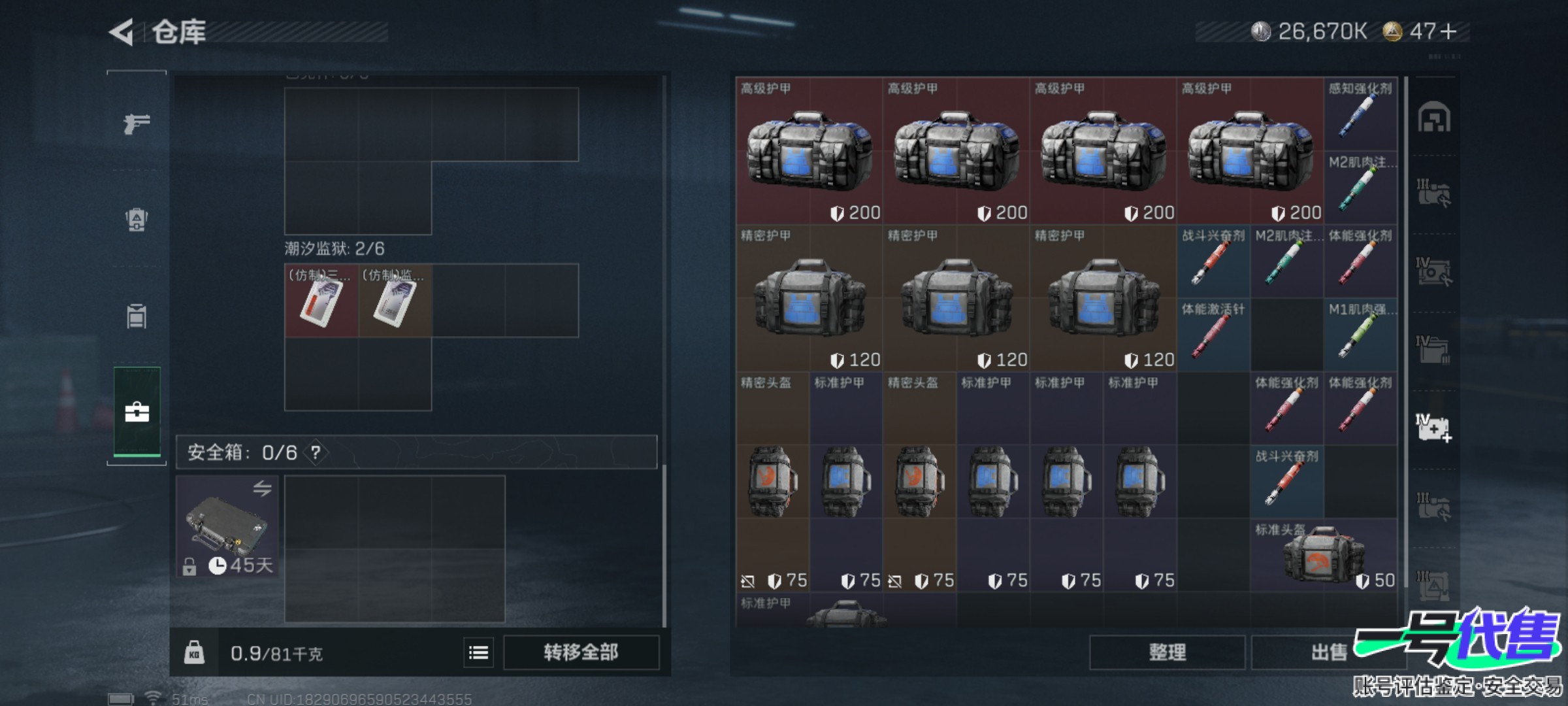Click the 安全箱 help question mark
This screenshot has height=706, width=1568.
click(316, 452)
